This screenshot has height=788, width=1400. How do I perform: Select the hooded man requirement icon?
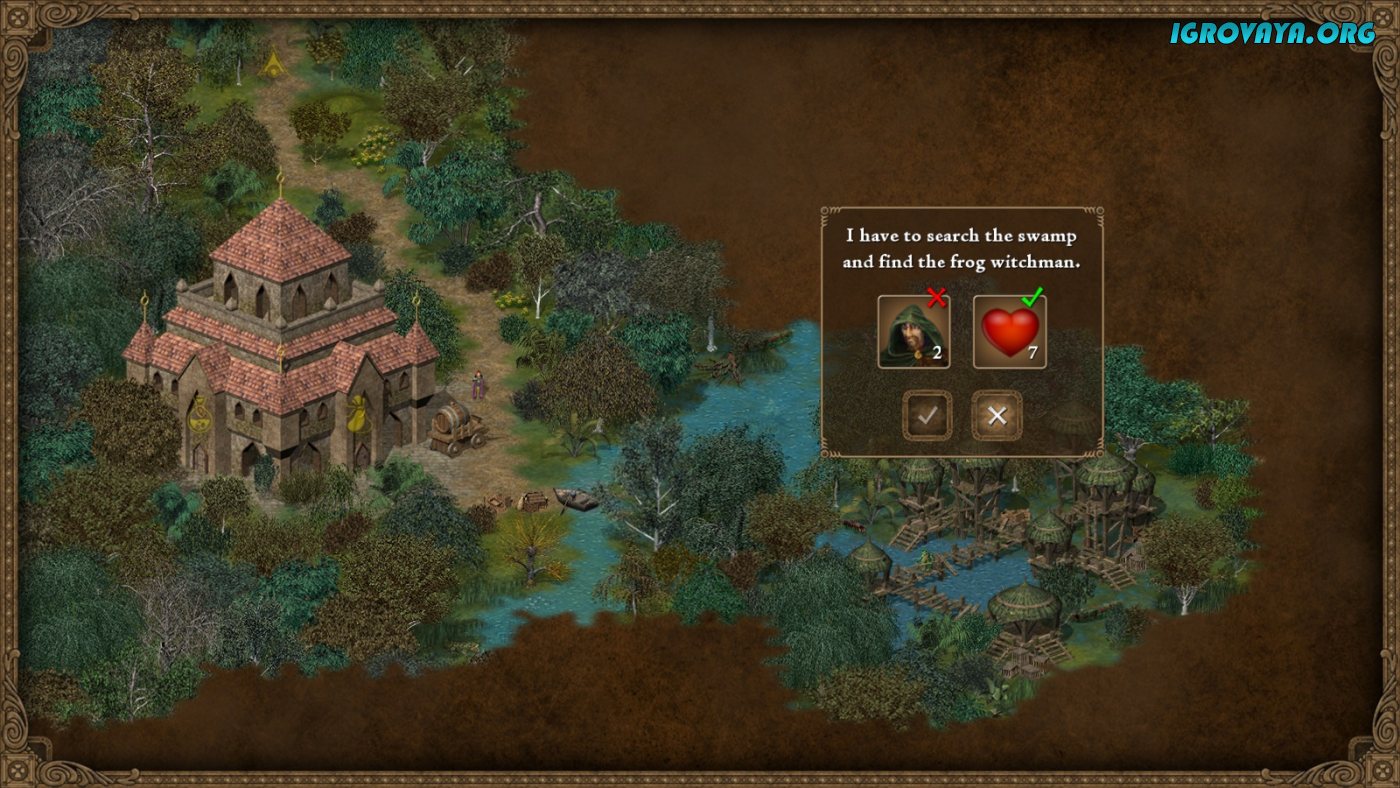tap(913, 332)
